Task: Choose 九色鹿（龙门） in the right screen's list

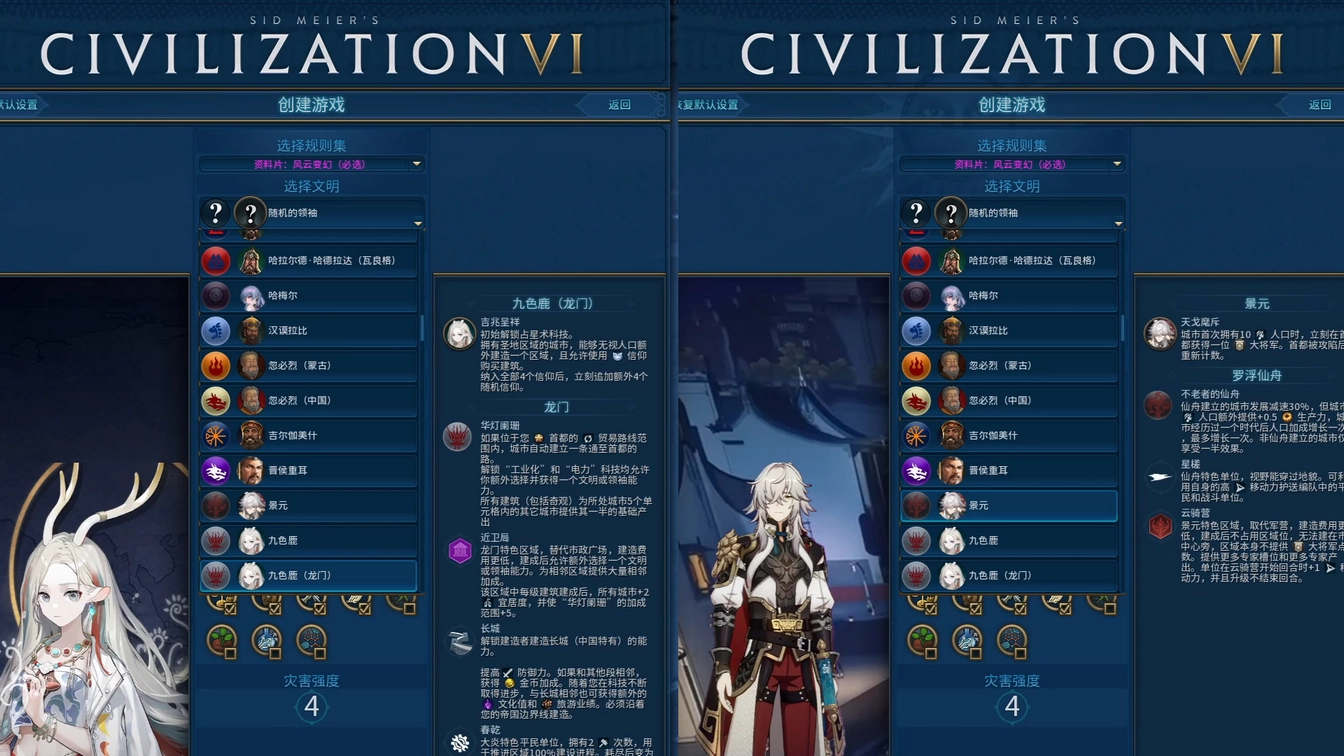Action: (x=1009, y=575)
